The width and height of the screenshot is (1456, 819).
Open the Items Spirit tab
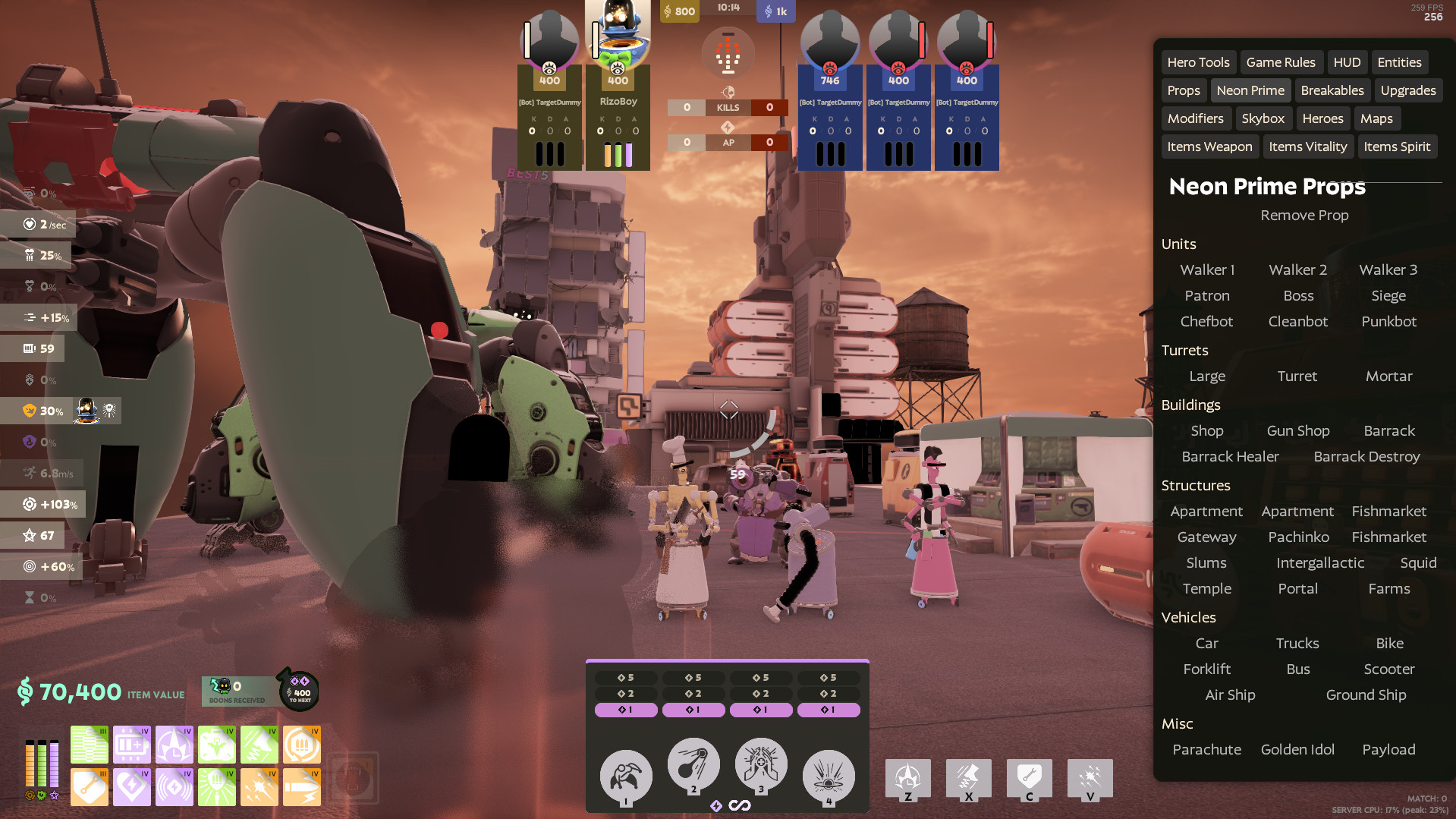1398,146
